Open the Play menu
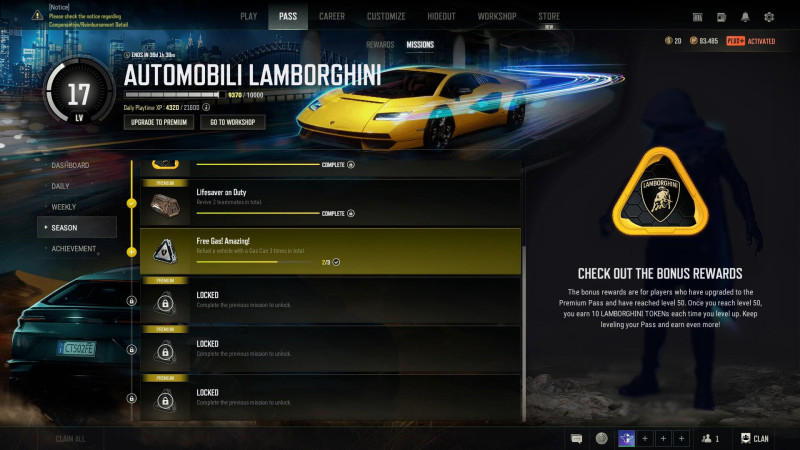Image resolution: width=800 pixels, height=450 pixels. click(249, 16)
